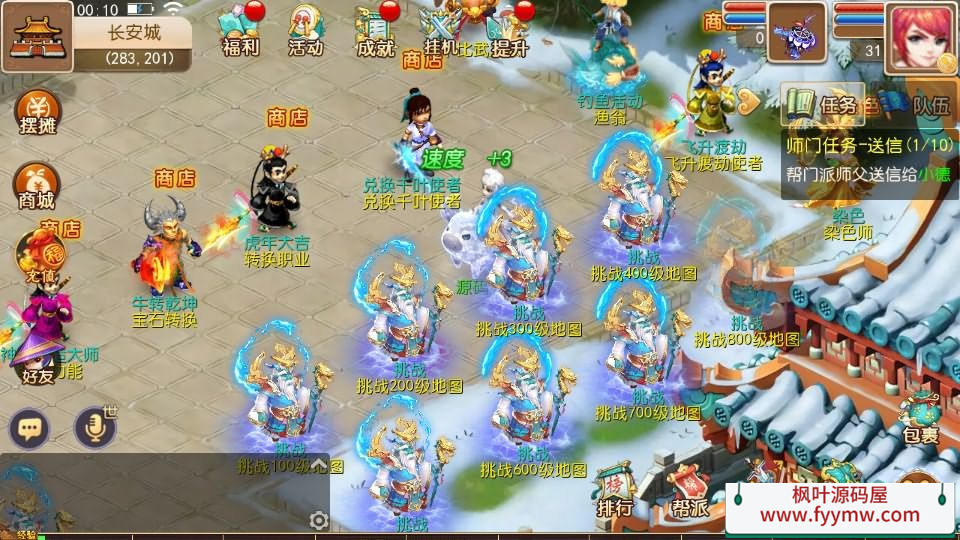
Task: Toggle 挂机 auto-battle mode
Action: click(441, 30)
